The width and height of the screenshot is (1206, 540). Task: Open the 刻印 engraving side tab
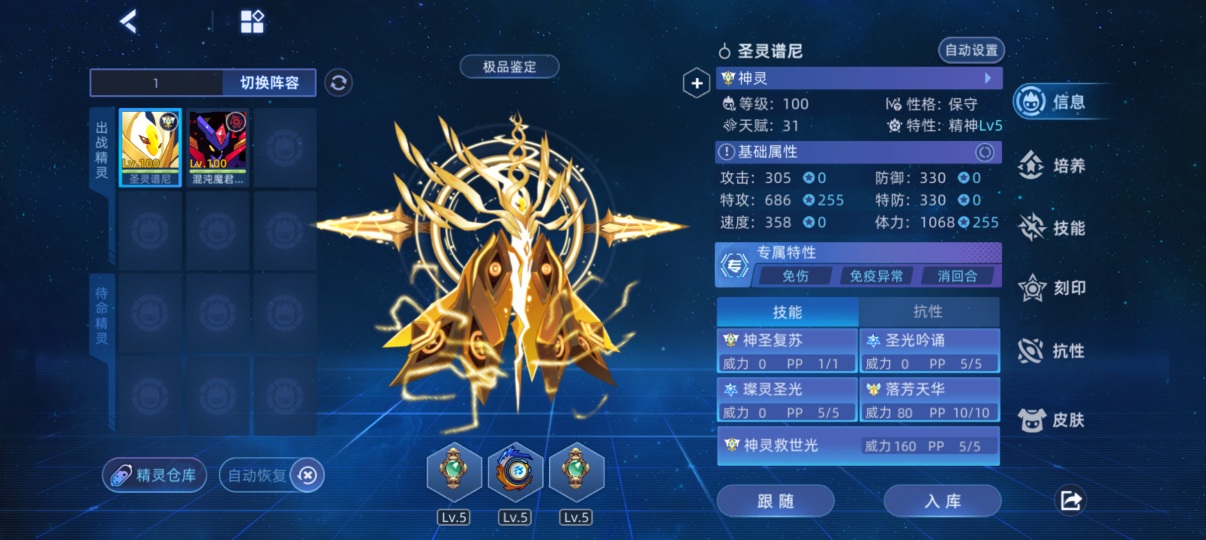1054,289
